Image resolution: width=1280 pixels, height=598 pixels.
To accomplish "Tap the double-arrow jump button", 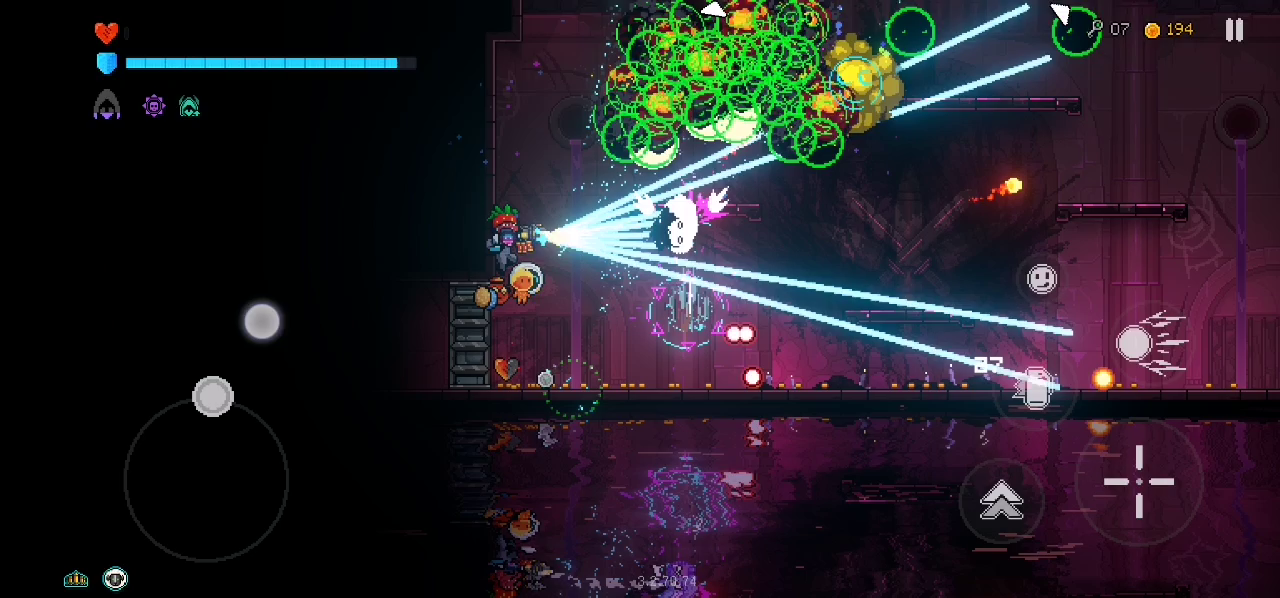I will tap(1001, 500).
